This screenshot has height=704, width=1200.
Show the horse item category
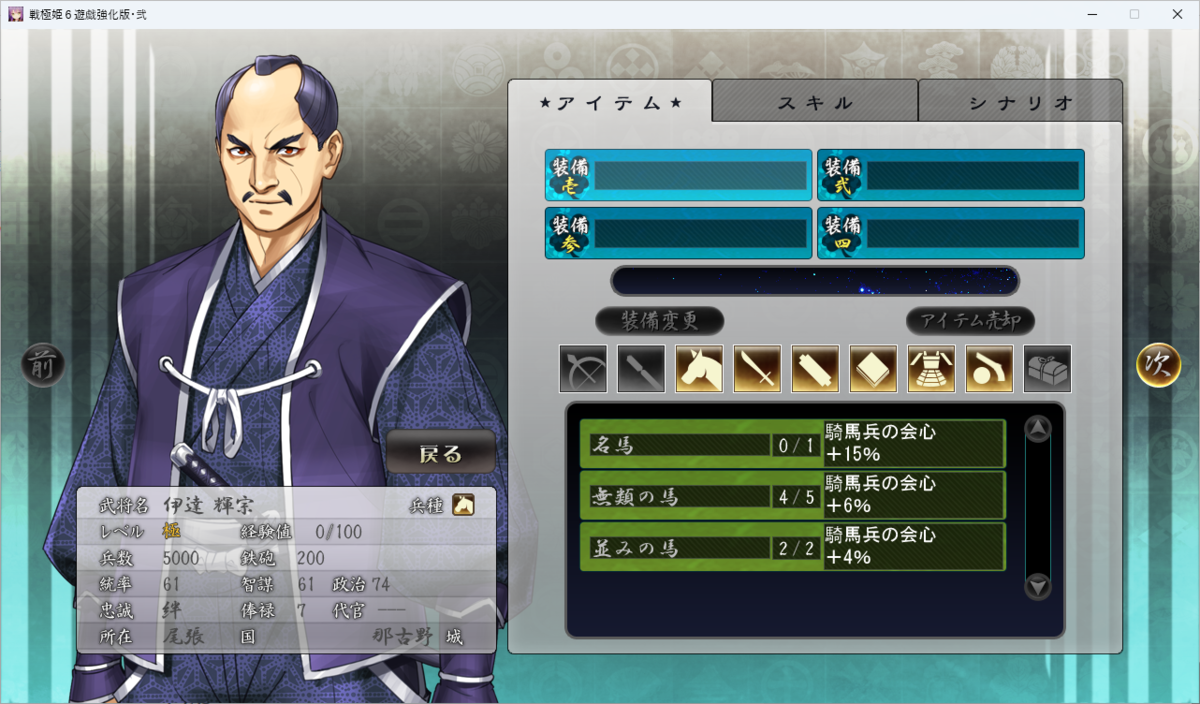pyautogui.click(x=699, y=369)
